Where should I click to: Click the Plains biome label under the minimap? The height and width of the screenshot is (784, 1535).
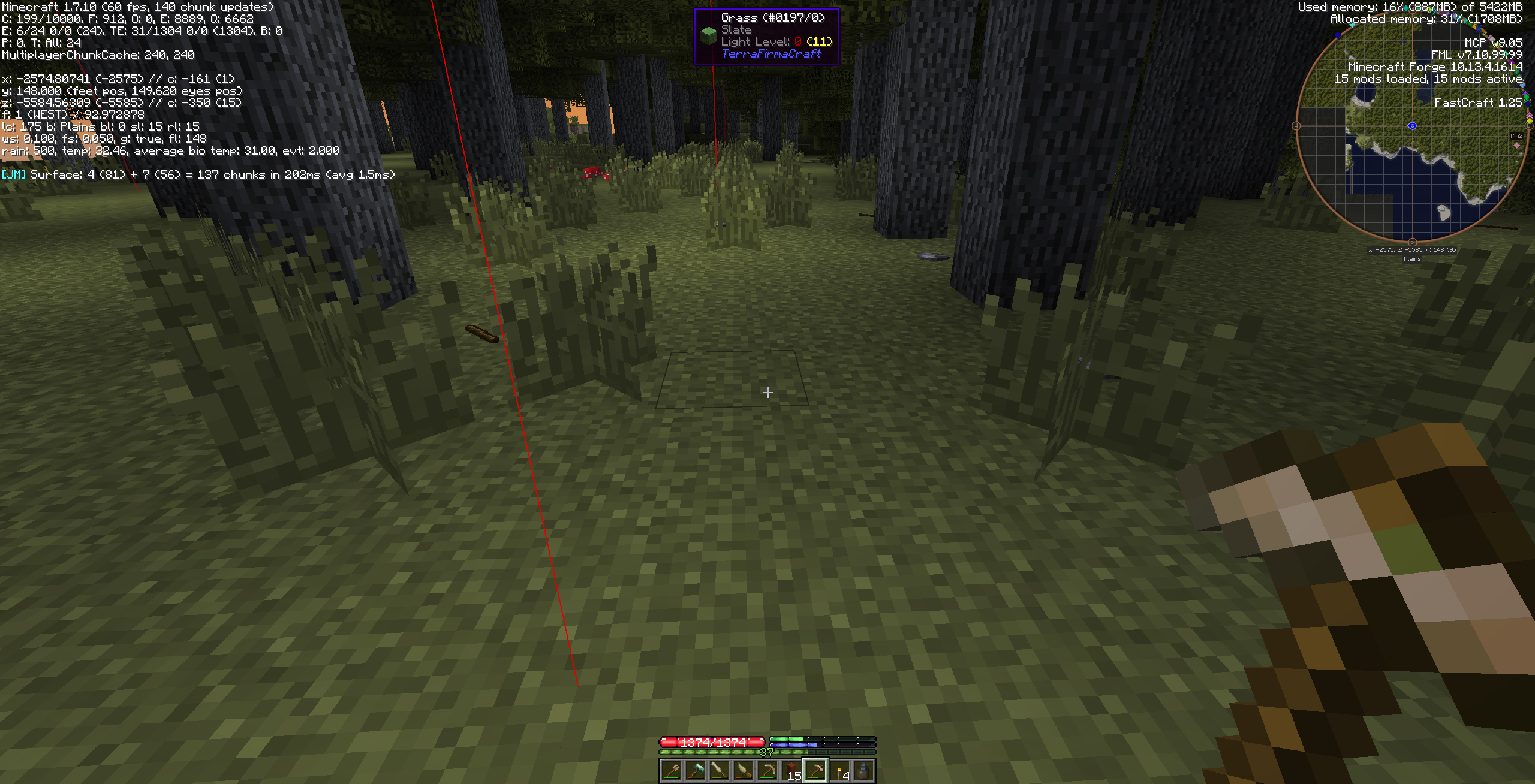(x=1412, y=259)
